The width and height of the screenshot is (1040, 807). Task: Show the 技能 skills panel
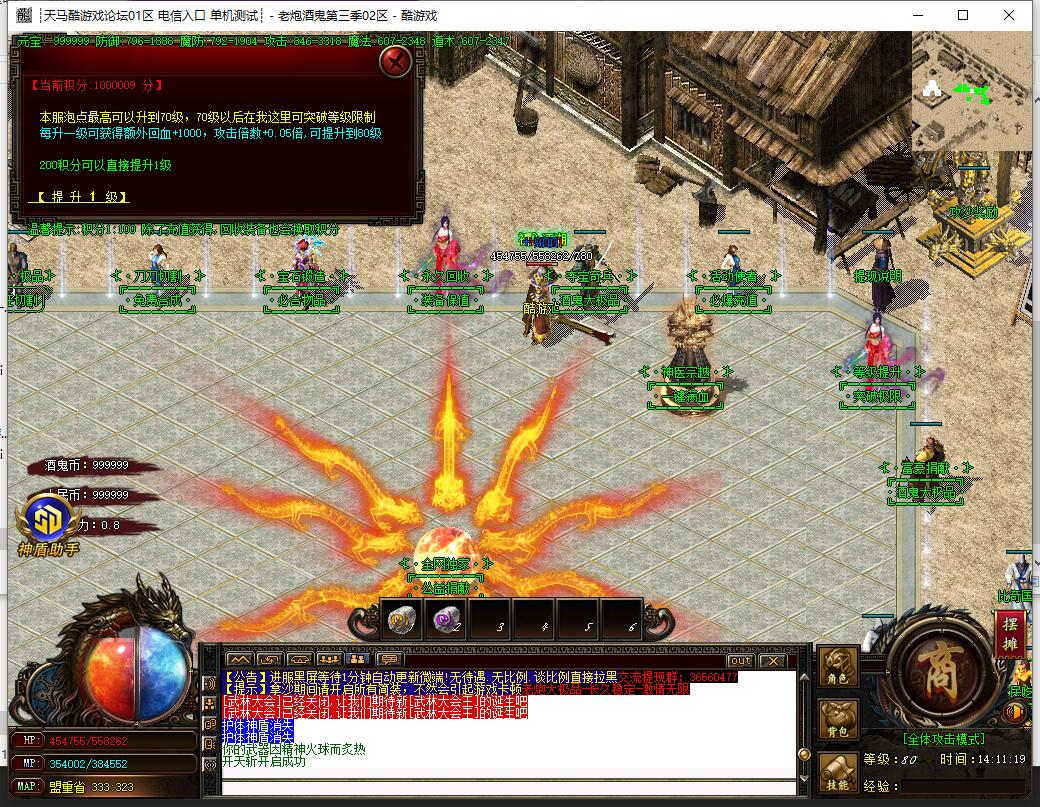[x=838, y=772]
